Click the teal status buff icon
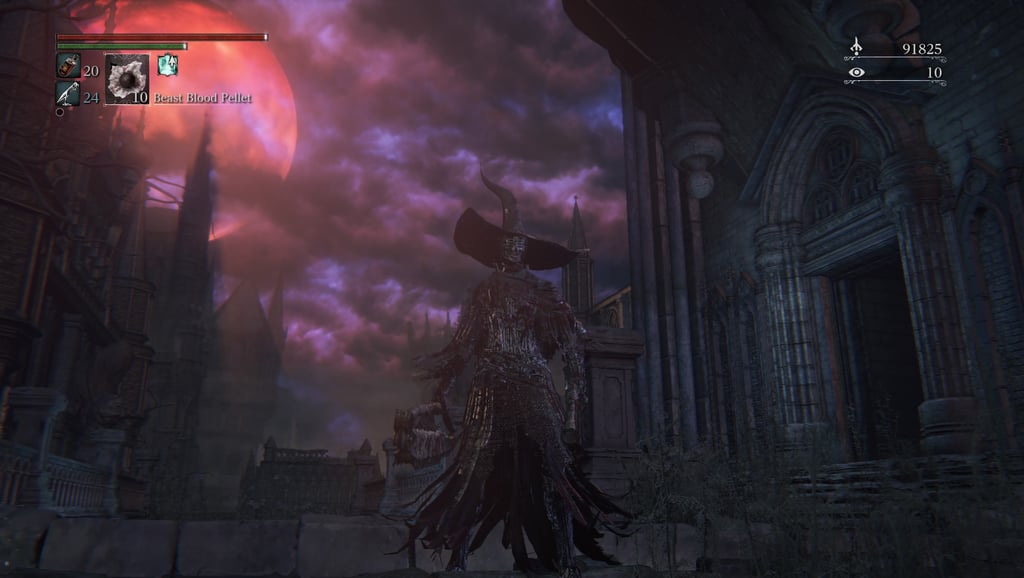This screenshot has height=578, width=1024. coord(167,65)
